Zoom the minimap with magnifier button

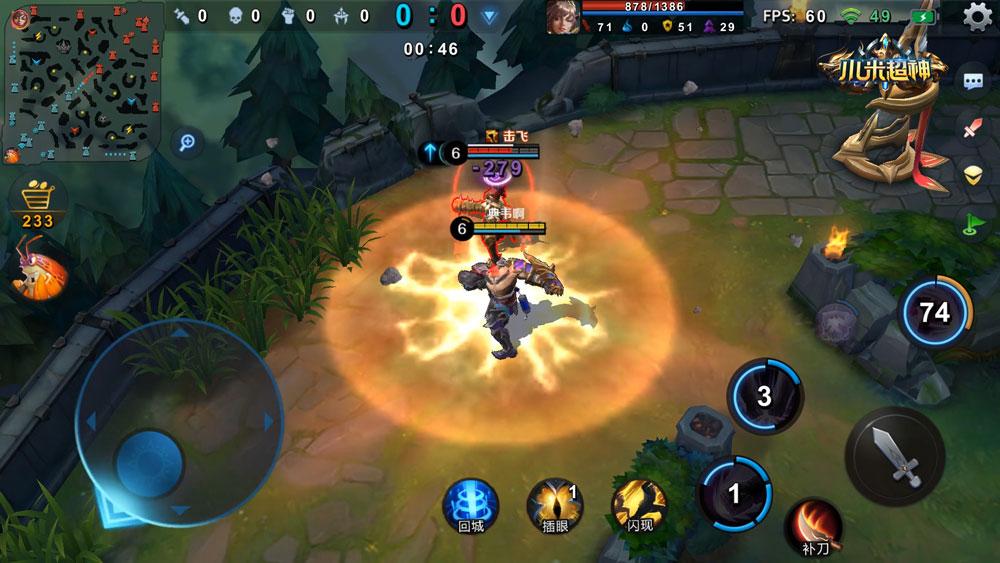(x=187, y=142)
